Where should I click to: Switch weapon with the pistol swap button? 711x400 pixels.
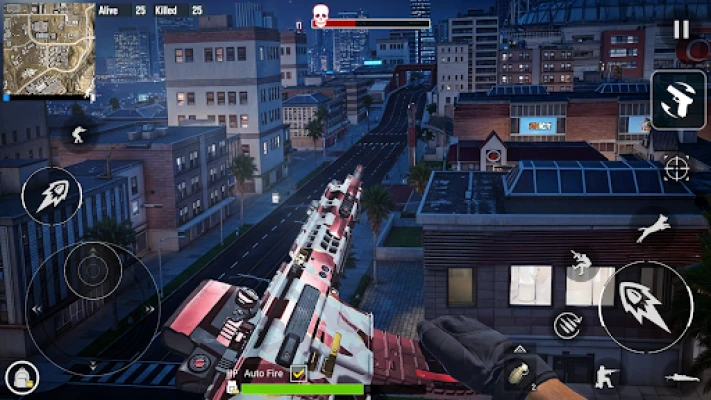pyautogui.click(x=678, y=101)
